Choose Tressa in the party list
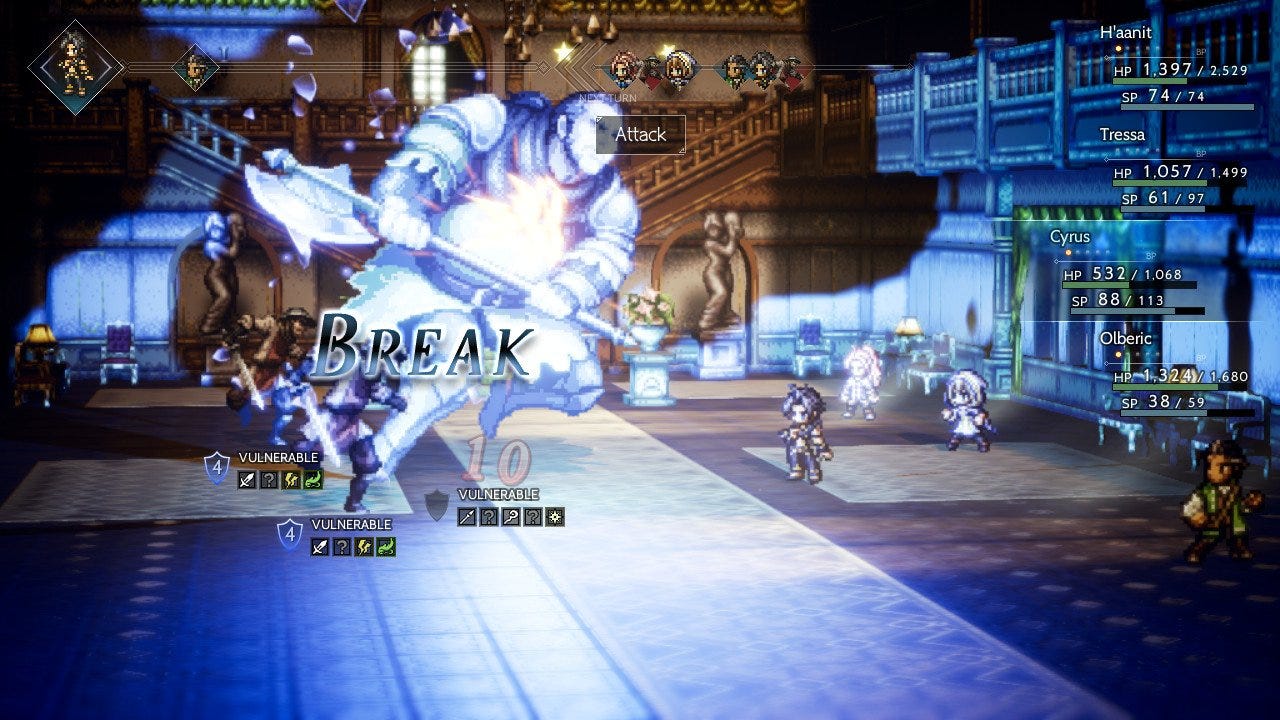1280x720 pixels. click(x=1180, y=172)
